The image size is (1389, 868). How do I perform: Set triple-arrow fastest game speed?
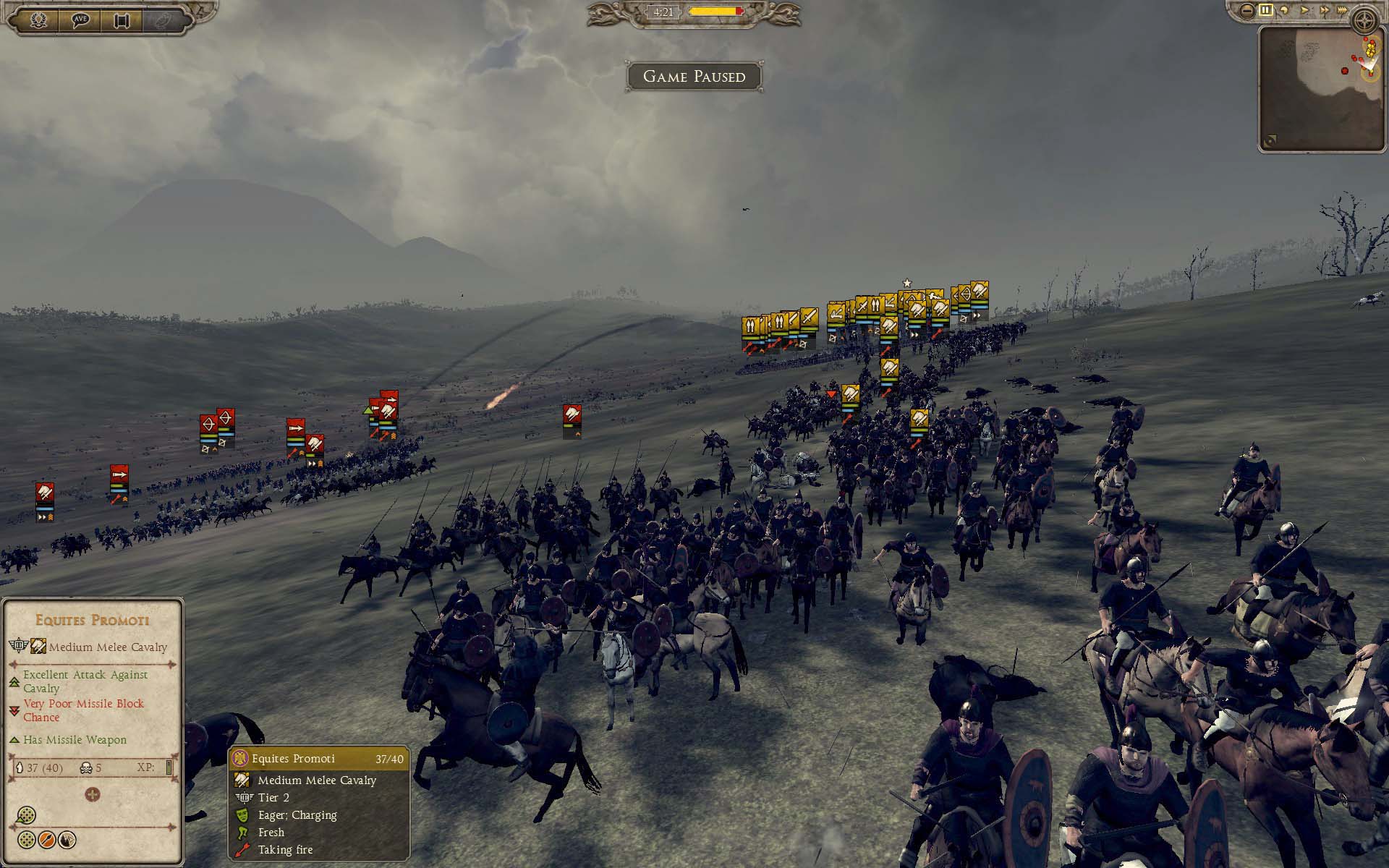(x=1343, y=10)
